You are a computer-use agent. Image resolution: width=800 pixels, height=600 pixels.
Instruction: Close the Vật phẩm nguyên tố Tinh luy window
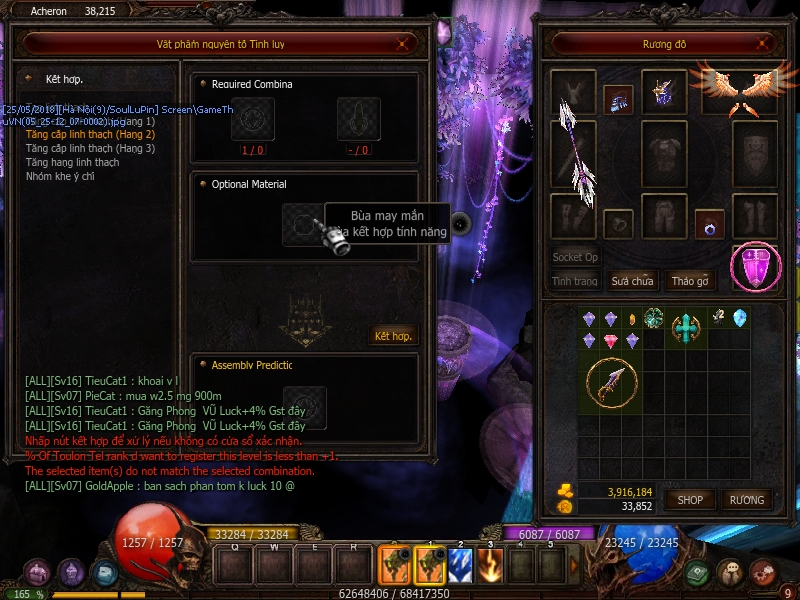tap(401, 44)
